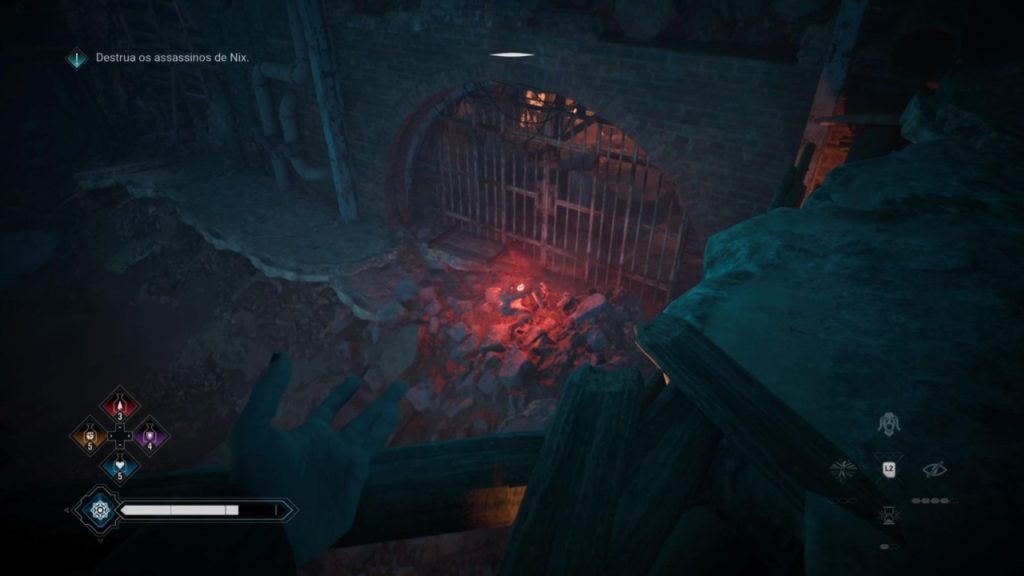Select the purple shield flask slot
The width and height of the screenshot is (1024, 576).
tap(151, 436)
